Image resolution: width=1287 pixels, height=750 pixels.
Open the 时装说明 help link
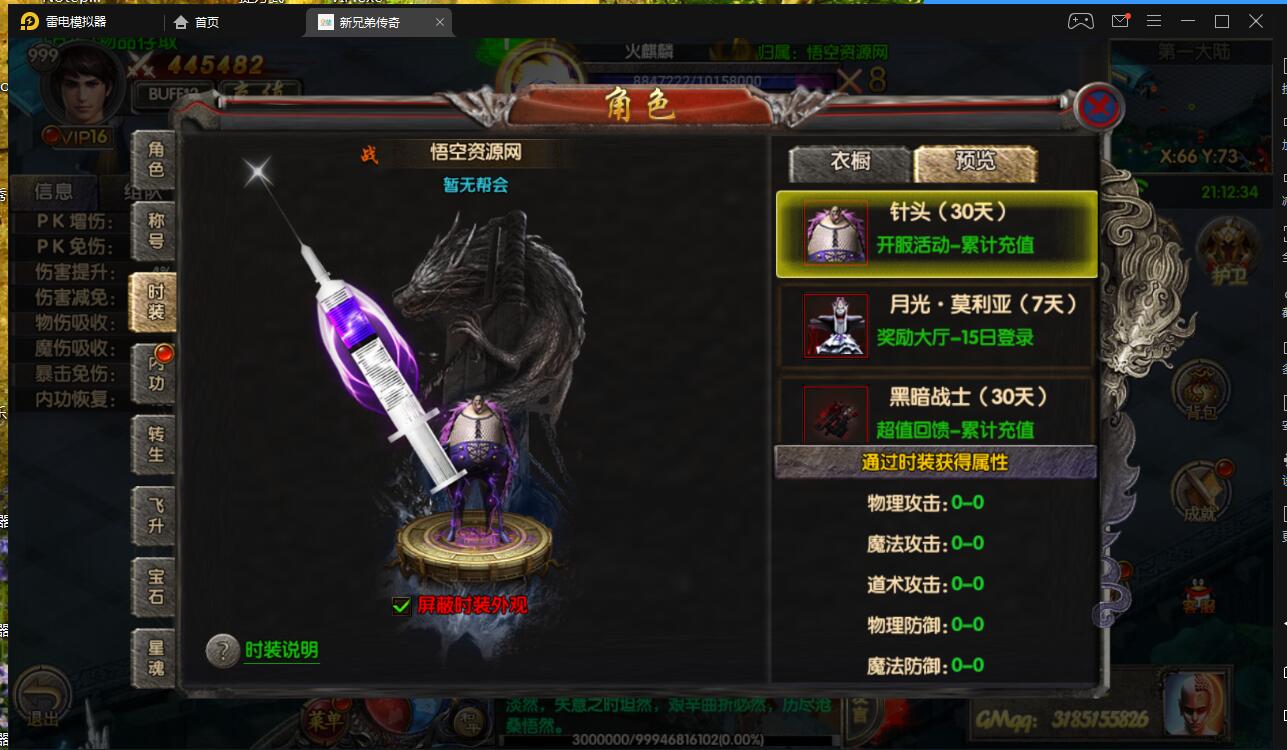(281, 650)
